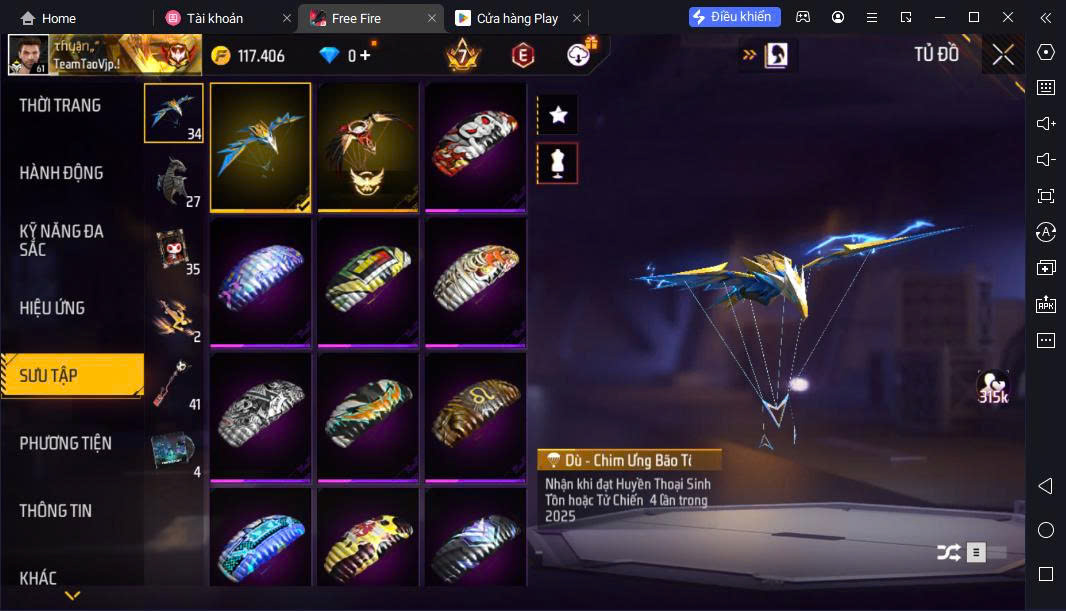Toggle the star favorites filter
This screenshot has height=611, width=1066.
[x=558, y=115]
